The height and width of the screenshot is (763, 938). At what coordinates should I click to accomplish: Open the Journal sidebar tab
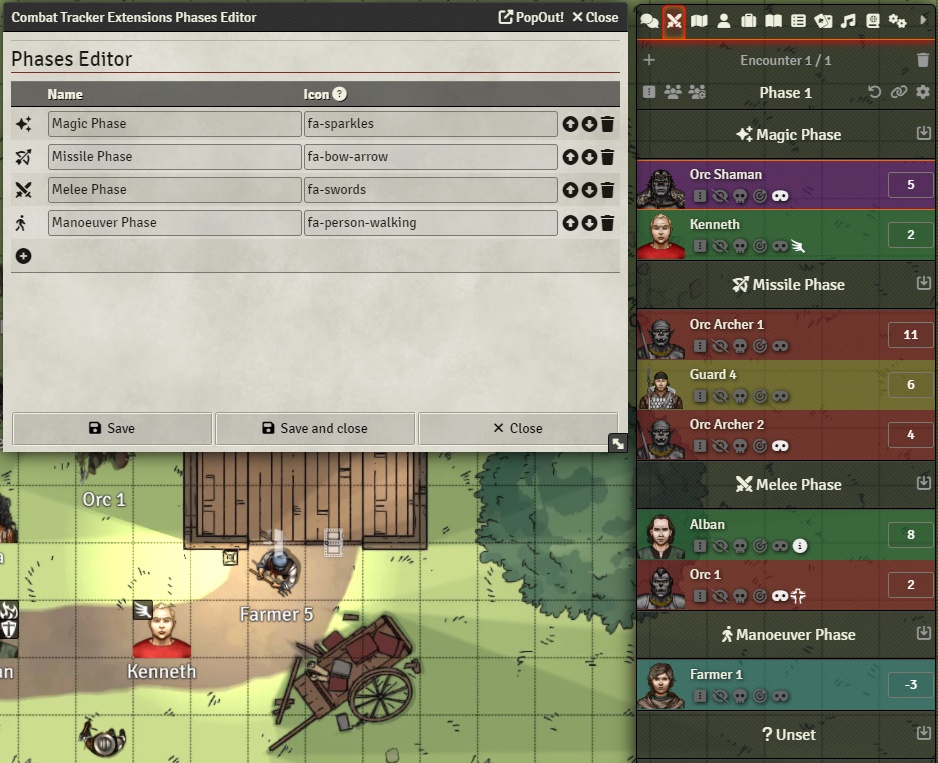pos(773,20)
